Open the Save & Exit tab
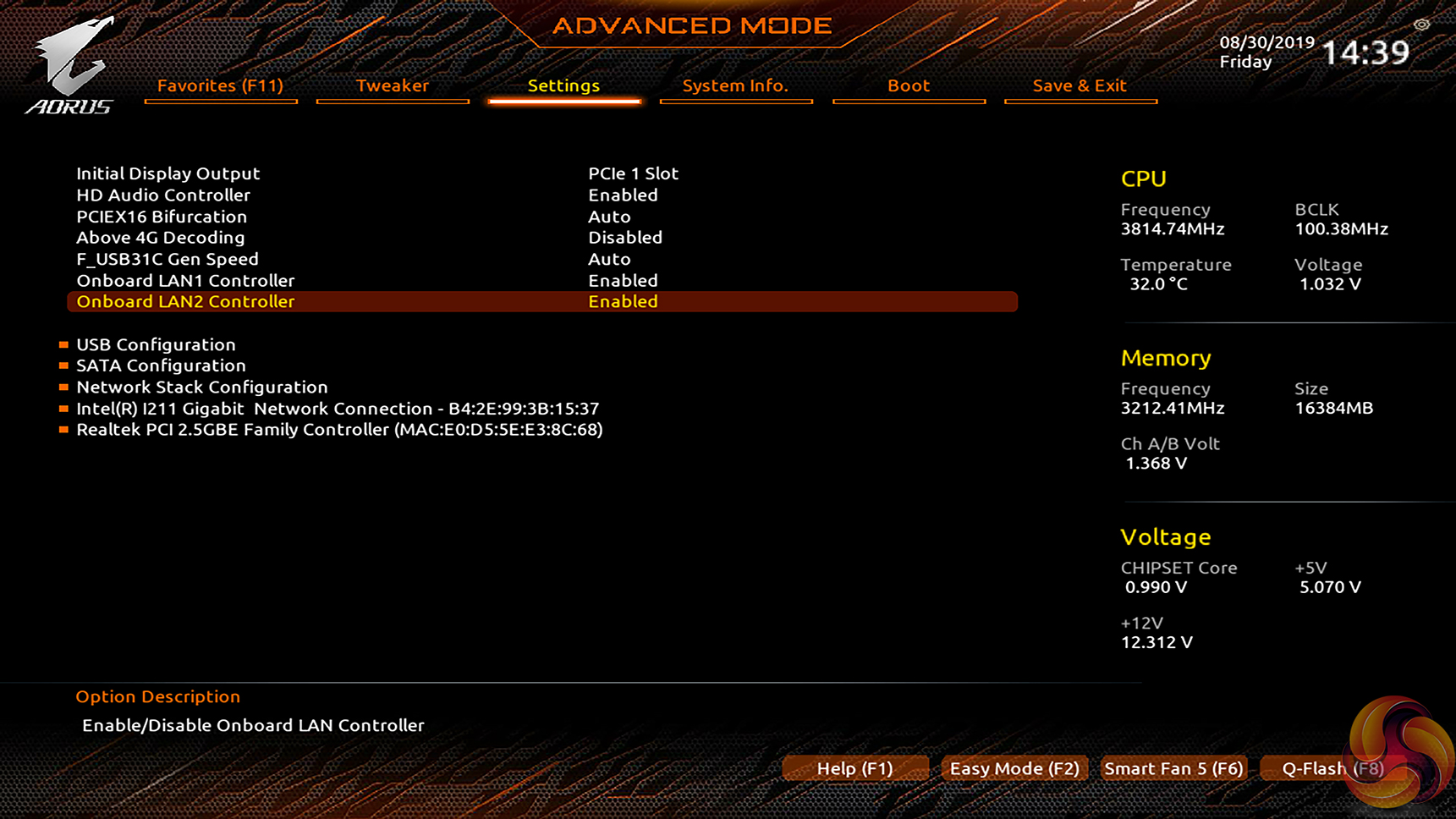Image resolution: width=1456 pixels, height=819 pixels. pos(1079,85)
